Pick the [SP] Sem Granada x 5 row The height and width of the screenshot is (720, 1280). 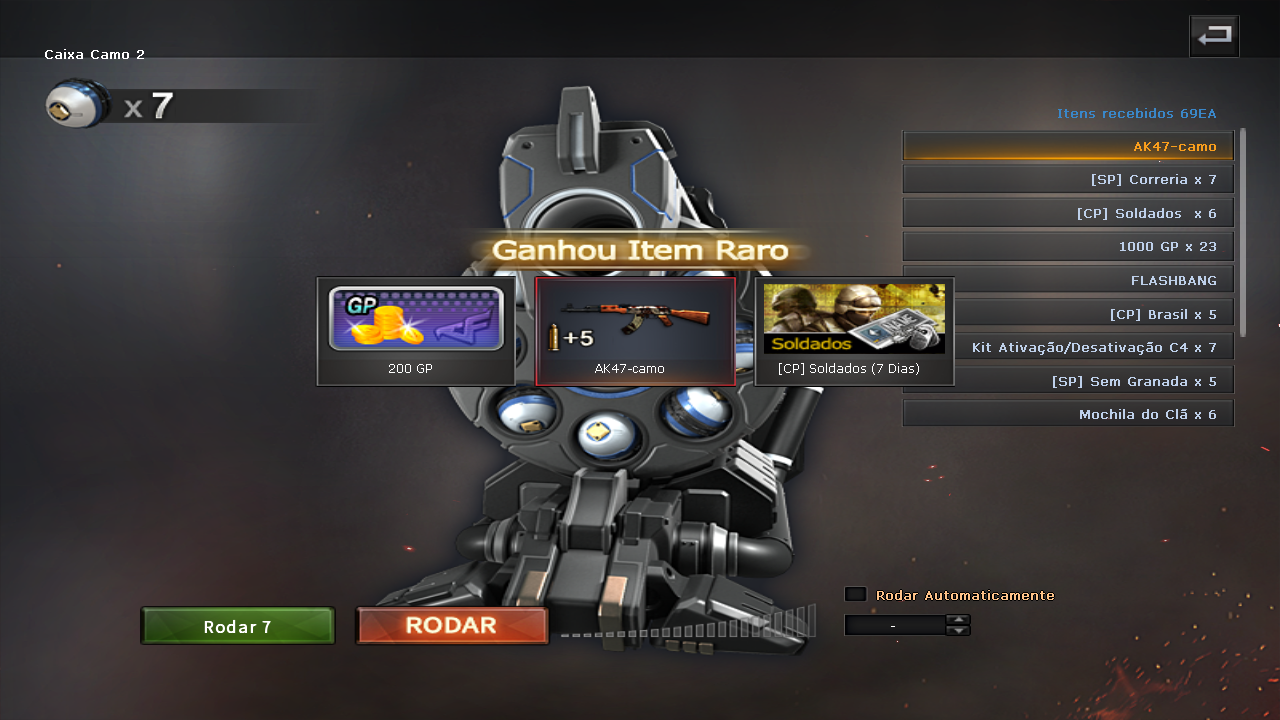click(x=1068, y=380)
